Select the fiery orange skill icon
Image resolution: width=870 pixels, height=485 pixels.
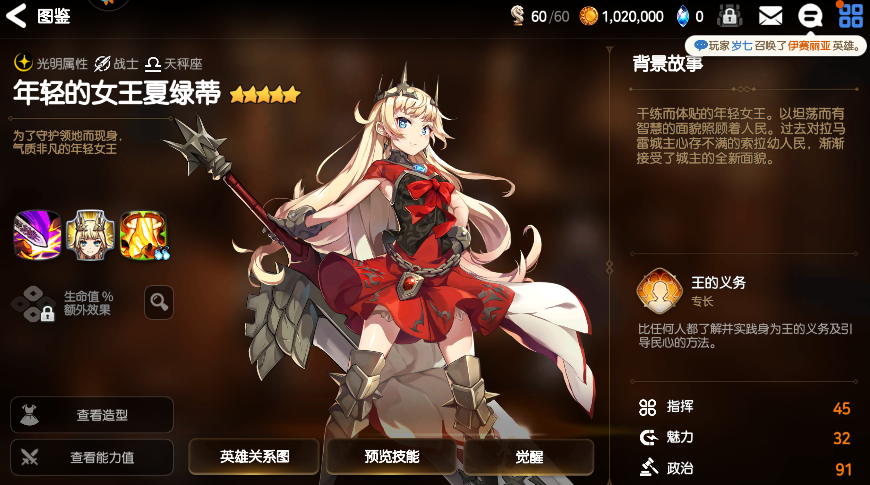143,235
